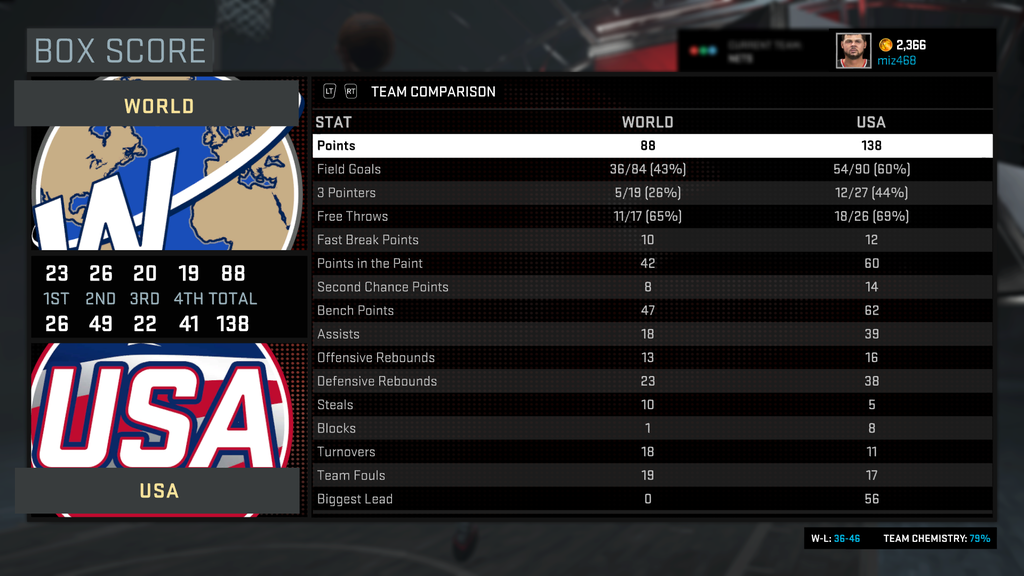Highlight Points in the Paint row
This screenshot has height=576, width=1024.
652,263
